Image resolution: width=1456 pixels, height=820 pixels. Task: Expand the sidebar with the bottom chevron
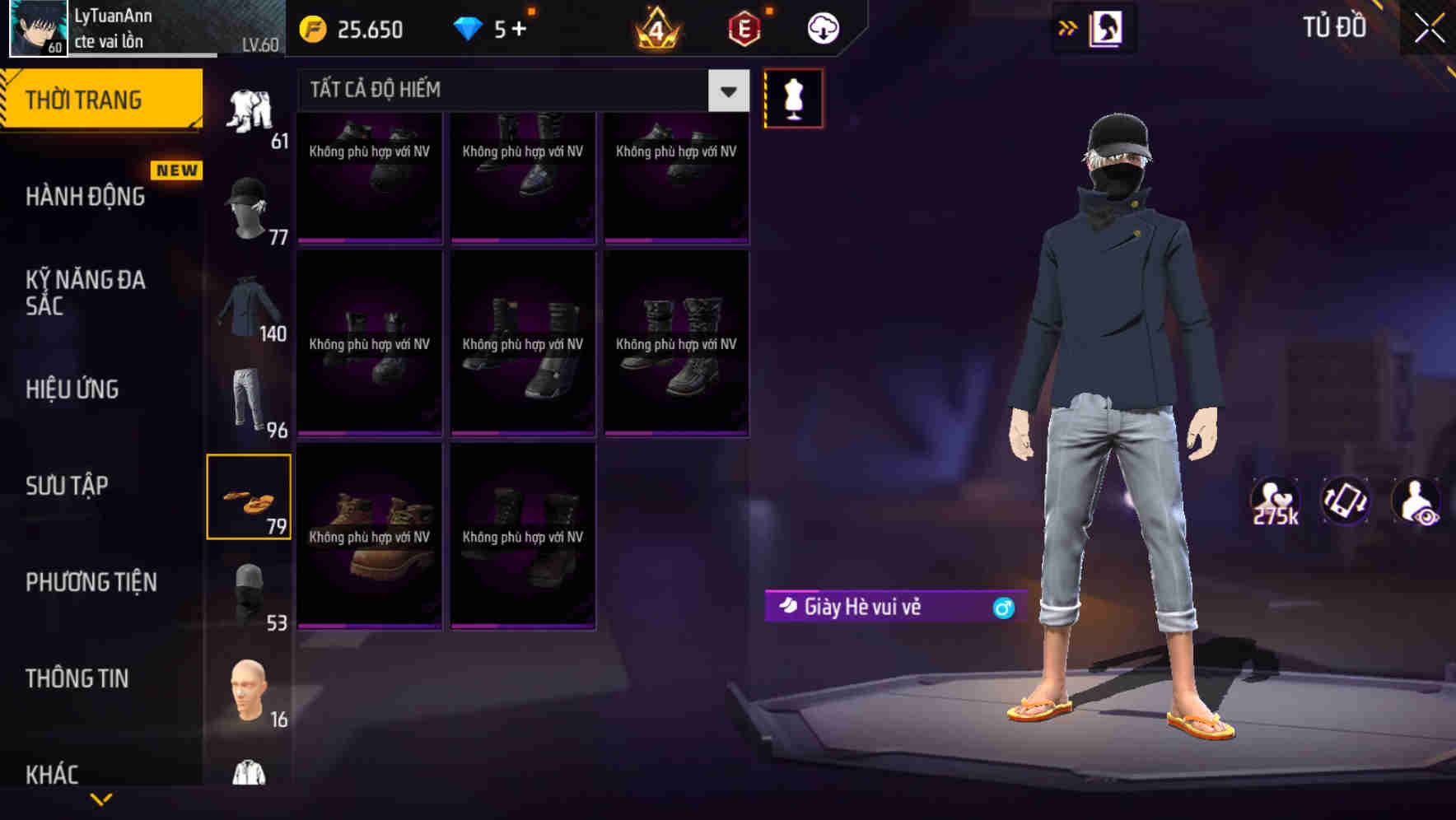pyautogui.click(x=101, y=799)
